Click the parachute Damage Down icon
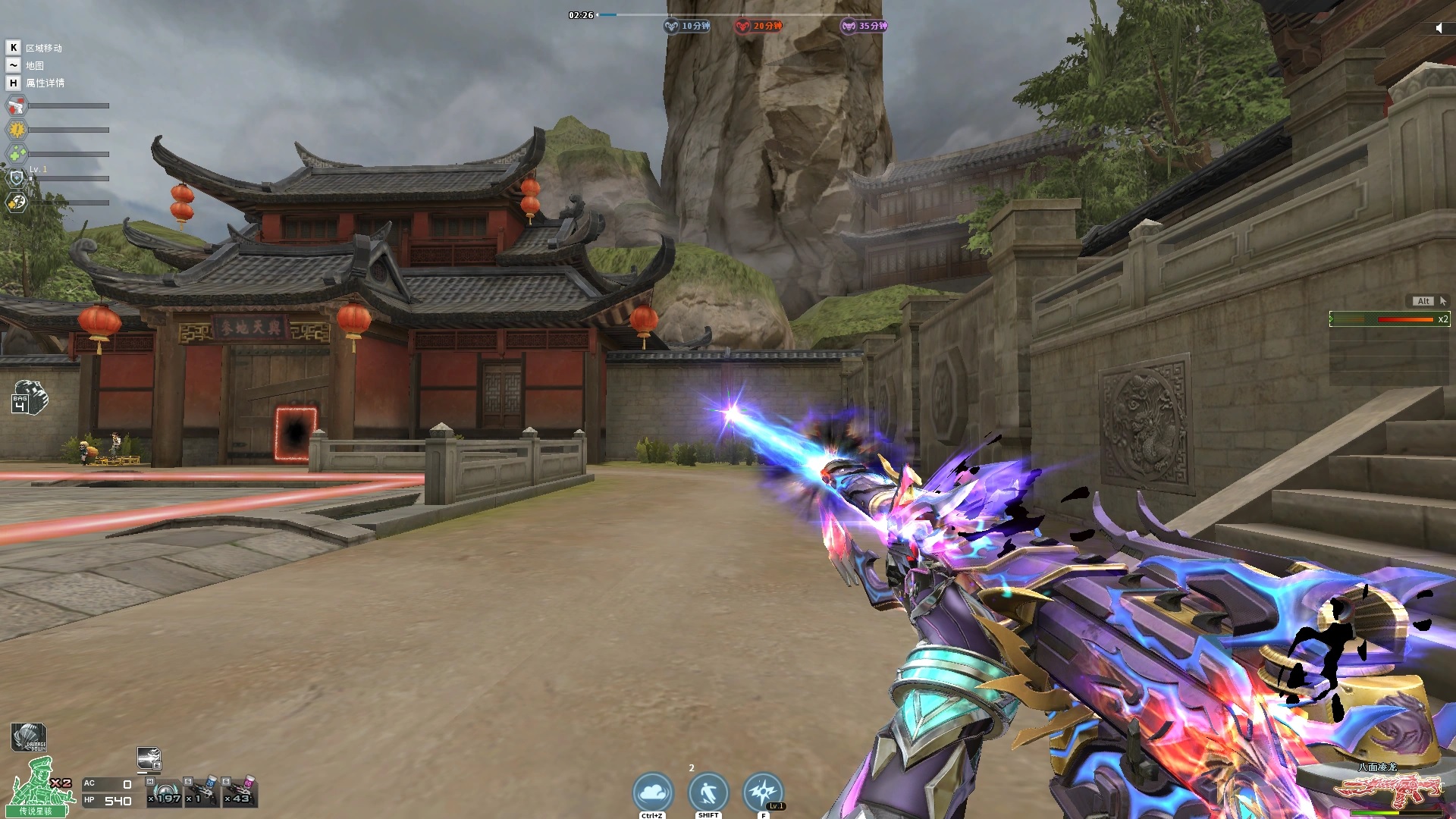 click(29, 737)
